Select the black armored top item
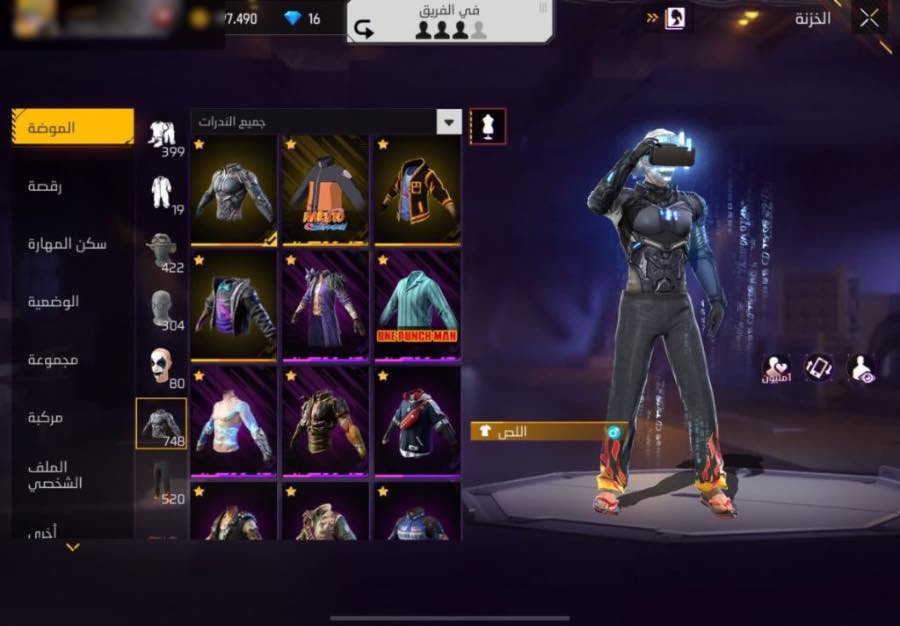Screen dimensions: 900x626 (234, 190)
